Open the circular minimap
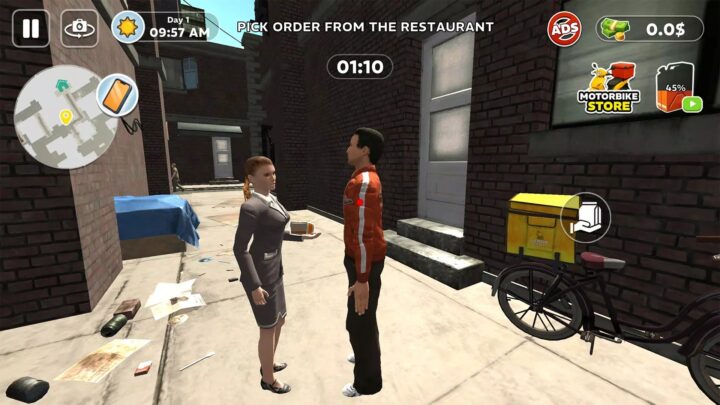The width and height of the screenshot is (720, 405). (x=58, y=117)
